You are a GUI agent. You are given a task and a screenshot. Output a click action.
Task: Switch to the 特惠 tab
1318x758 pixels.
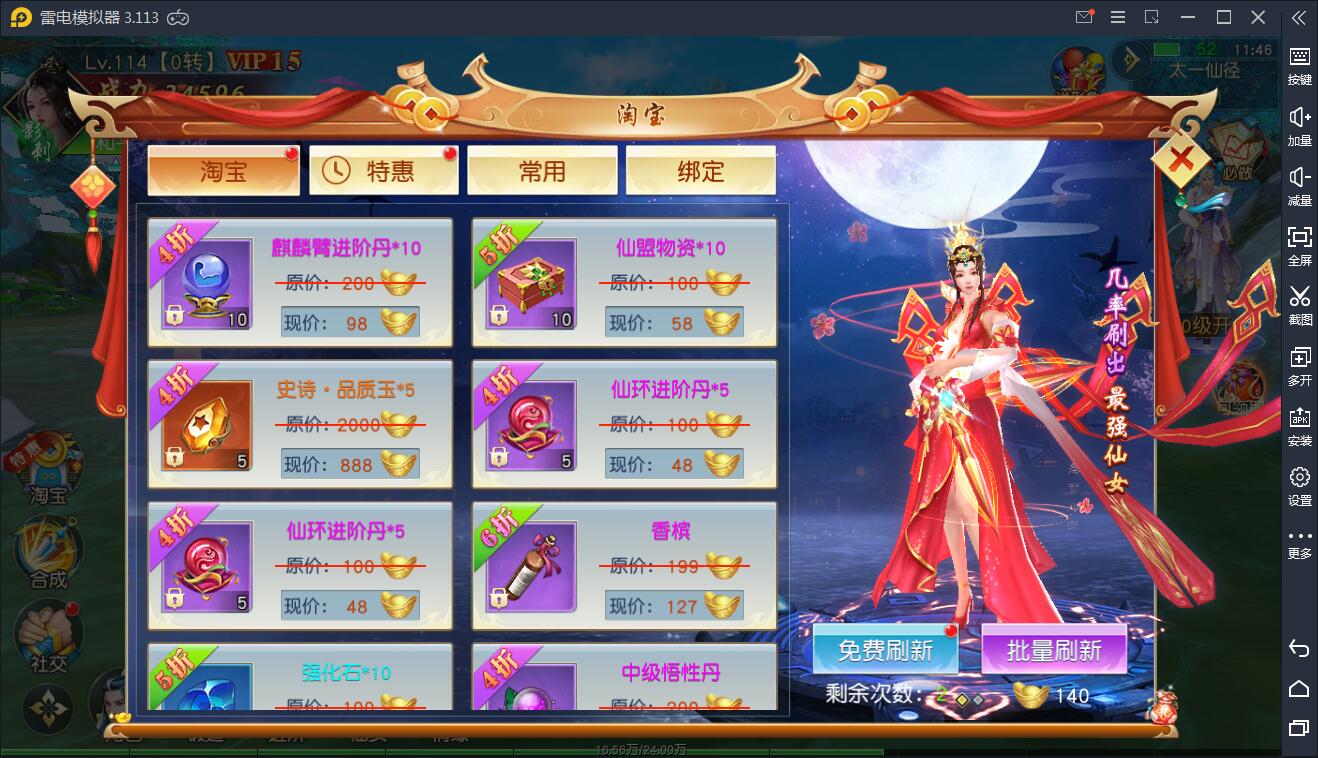click(x=383, y=171)
